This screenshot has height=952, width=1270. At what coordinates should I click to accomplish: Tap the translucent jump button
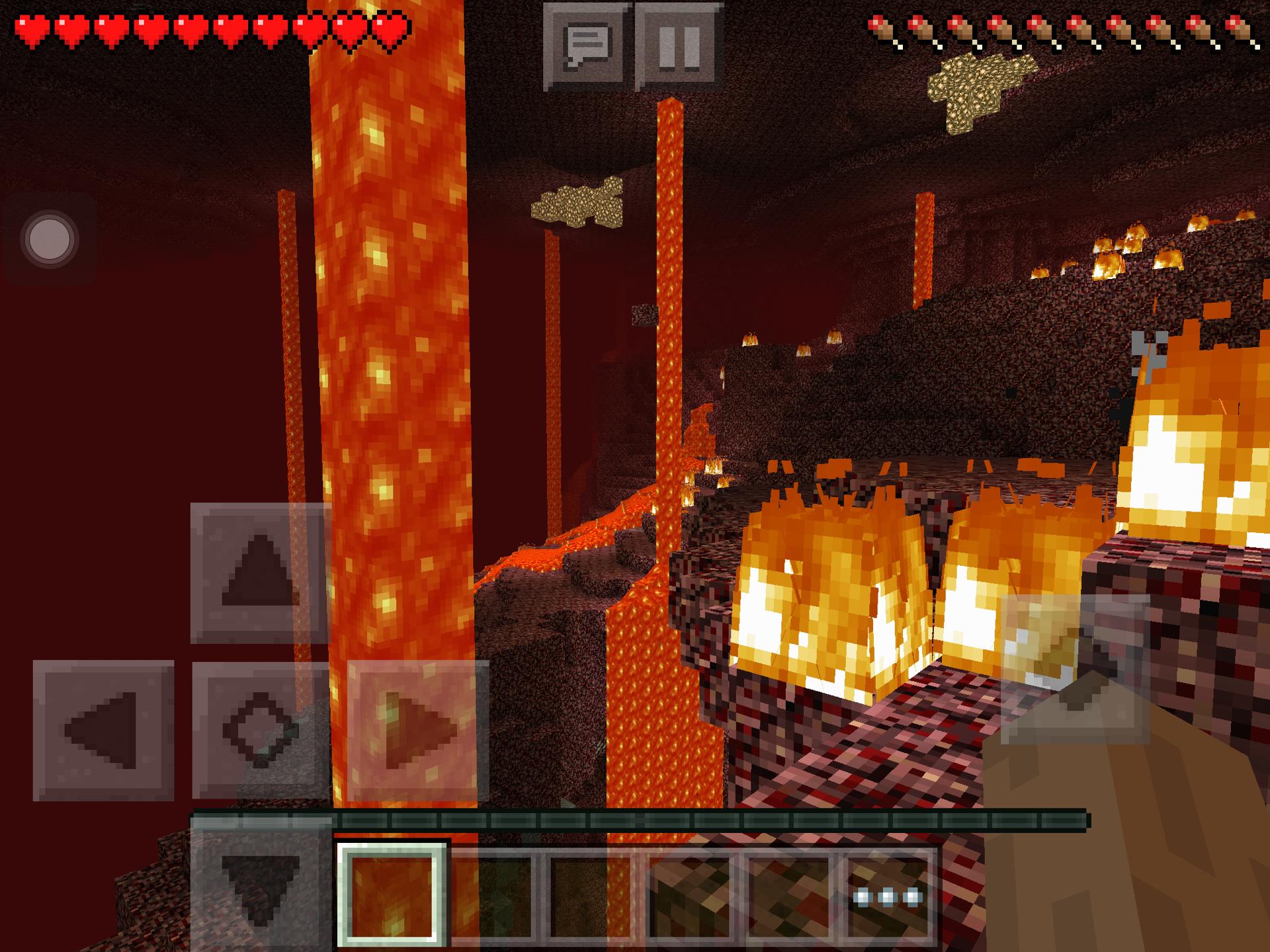click(1074, 669)
